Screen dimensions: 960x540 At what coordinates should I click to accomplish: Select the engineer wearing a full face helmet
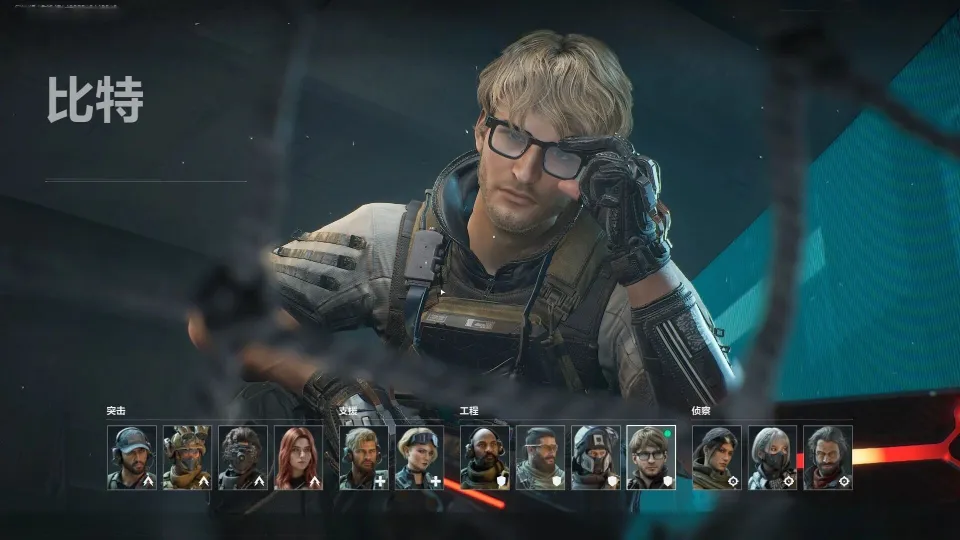tap(596, 458)
